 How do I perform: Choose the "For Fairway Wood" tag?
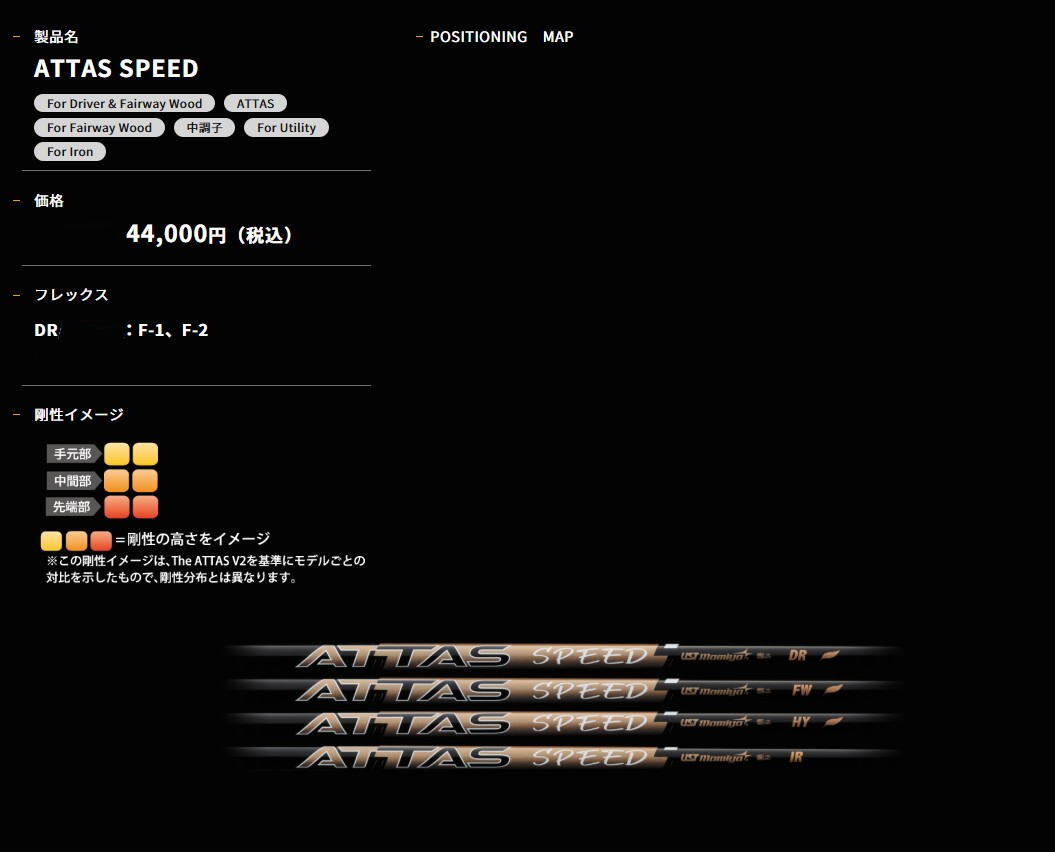click(99, 128)
